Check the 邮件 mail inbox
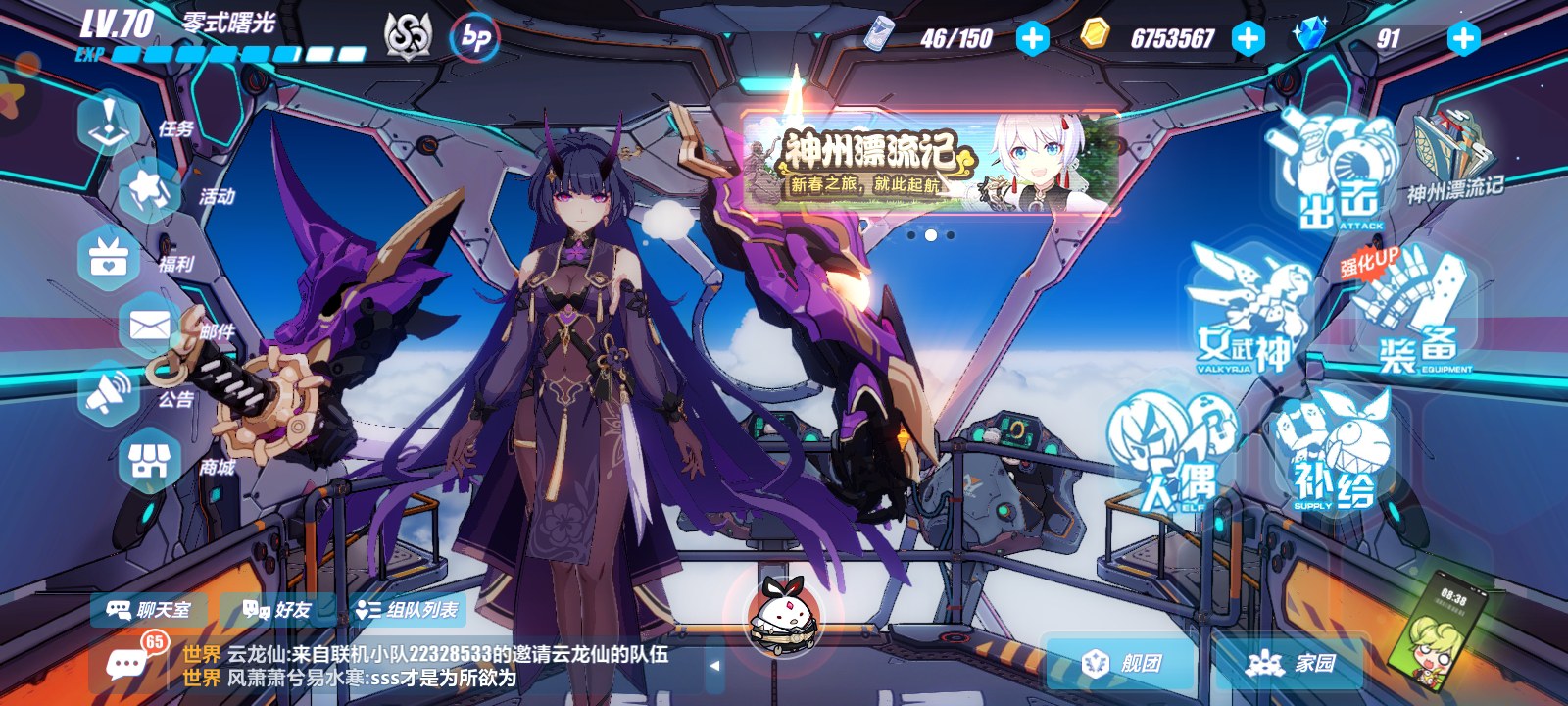1568x706 pixels. coord(149,327)
